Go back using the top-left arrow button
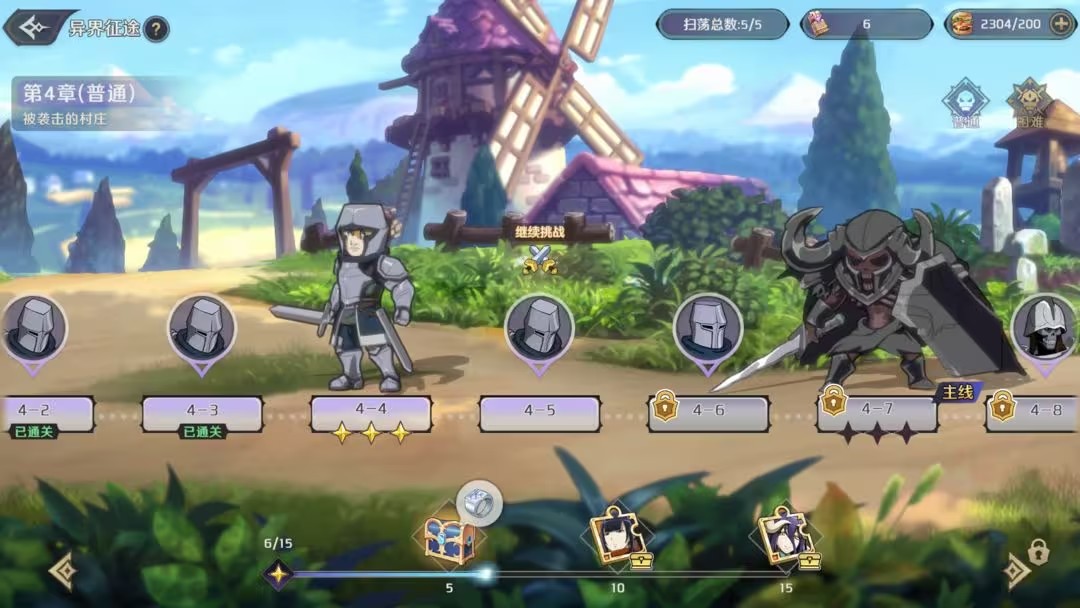Viewport: 1080px width, 608px height. (28, 27)
